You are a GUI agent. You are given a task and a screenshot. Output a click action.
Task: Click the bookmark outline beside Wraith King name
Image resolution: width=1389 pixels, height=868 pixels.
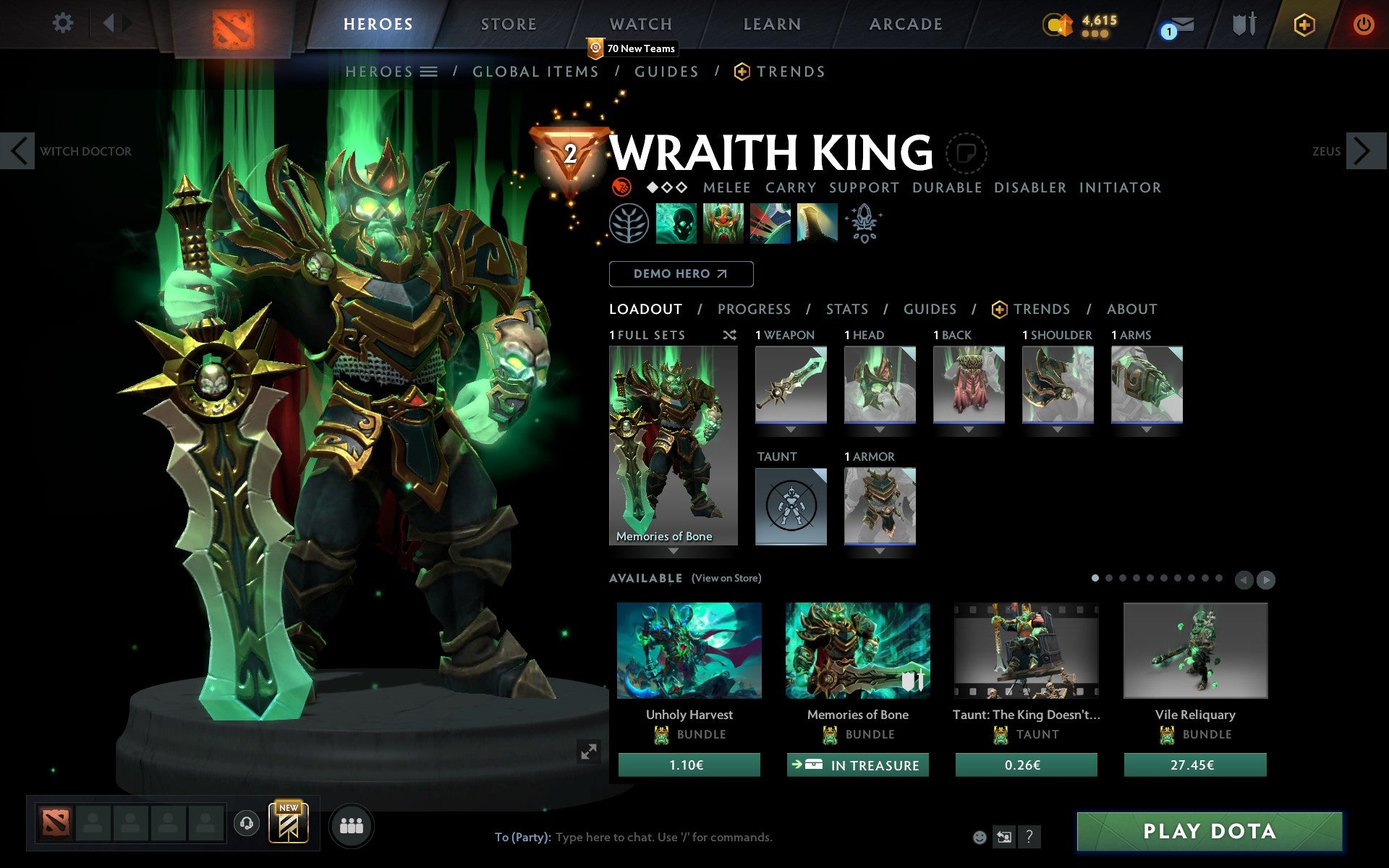point(967,153)
